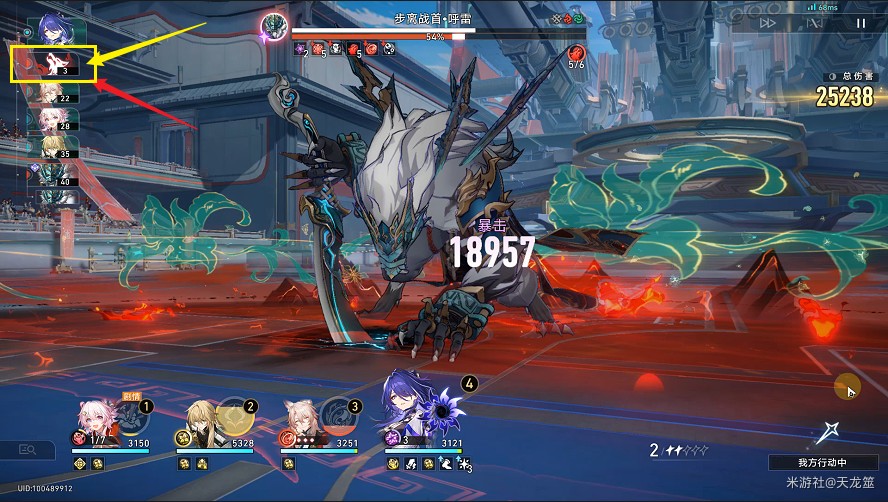Select the turn order entry showing 22
Image resolution: width=888 pixels, height=502 pixels.
[x=52, y=94]
